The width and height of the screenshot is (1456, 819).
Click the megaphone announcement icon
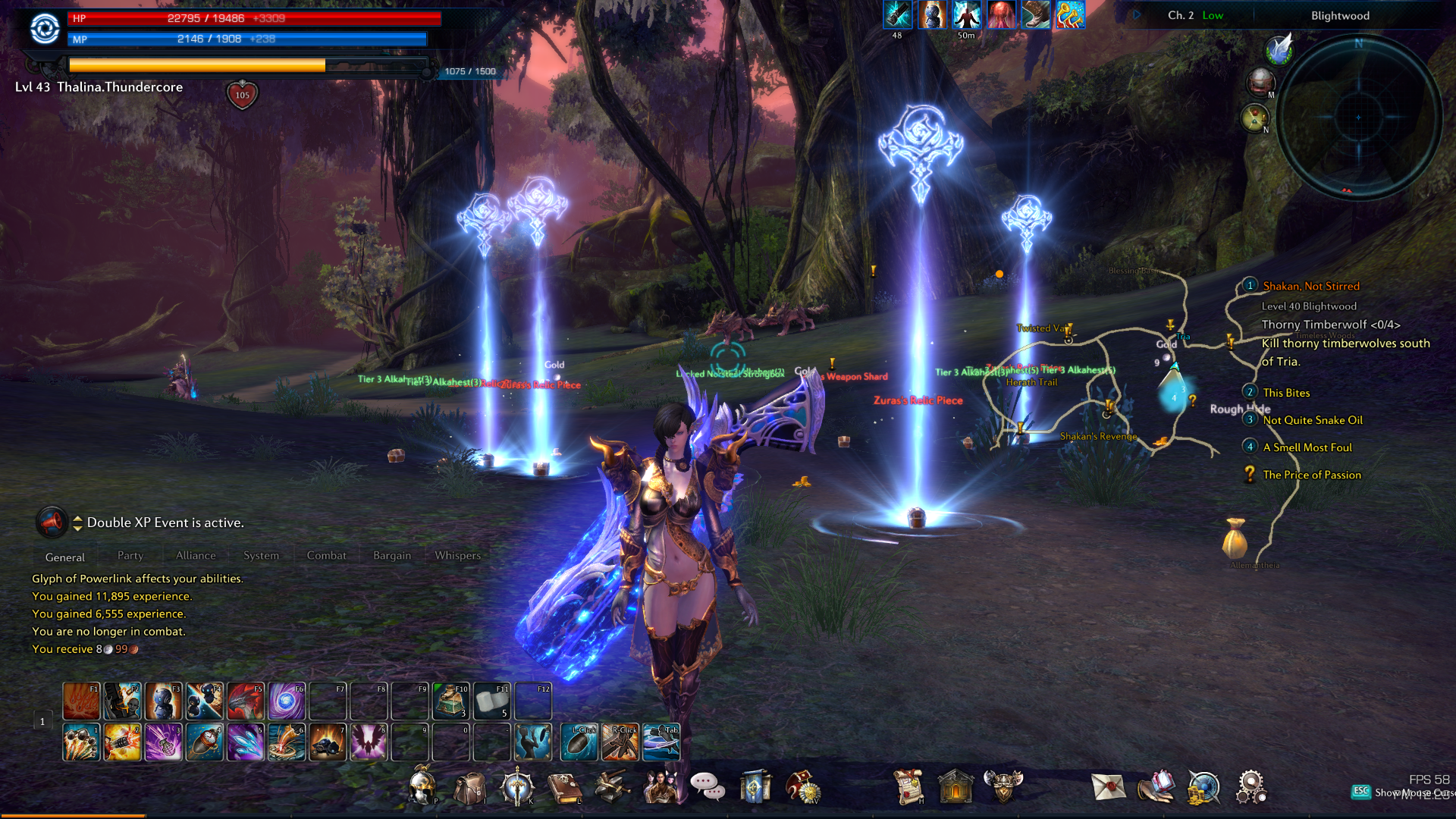(52, 522)
